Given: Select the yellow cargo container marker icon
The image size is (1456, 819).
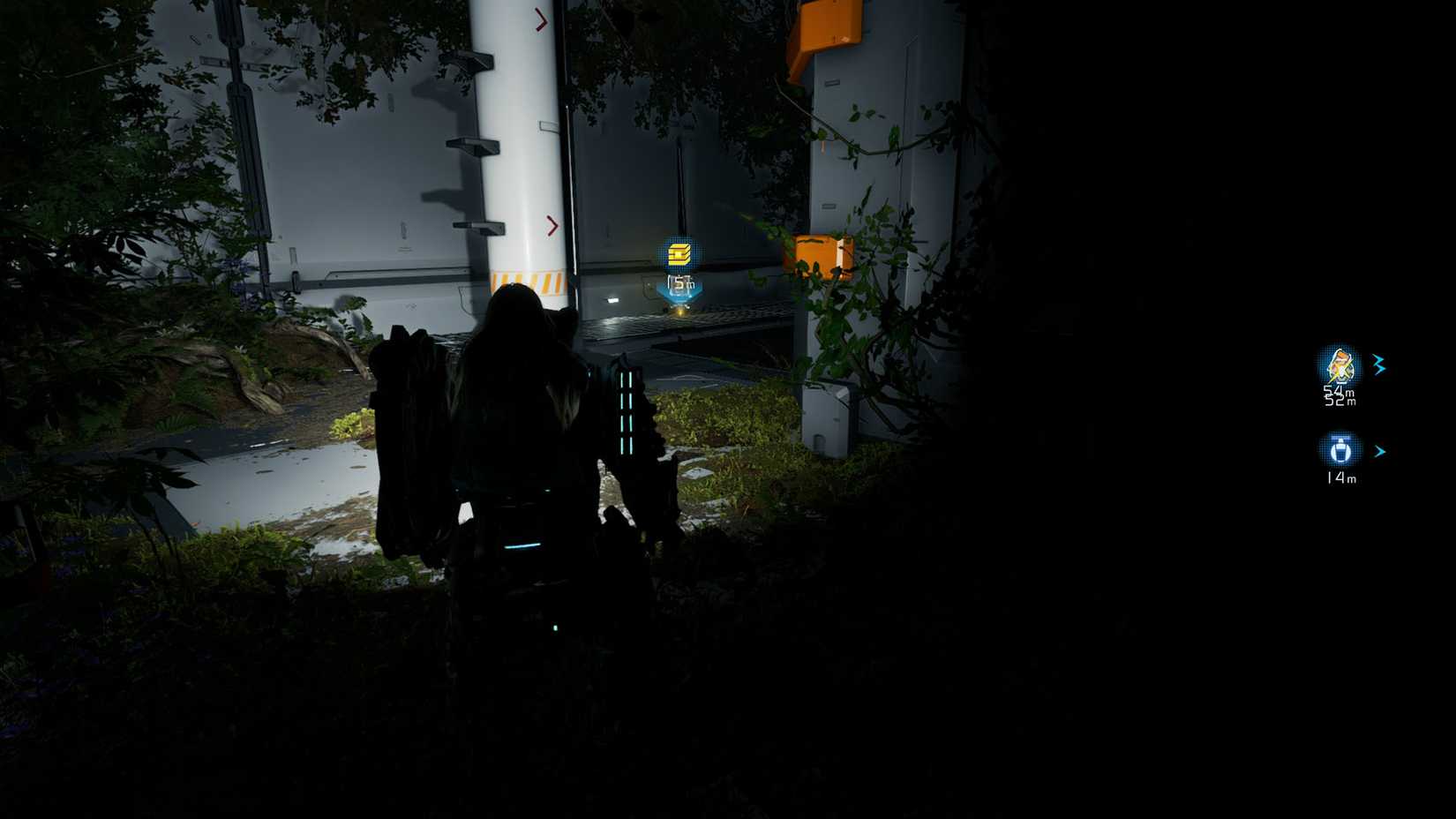Looking at the screenshot, I should pos(679,254).
